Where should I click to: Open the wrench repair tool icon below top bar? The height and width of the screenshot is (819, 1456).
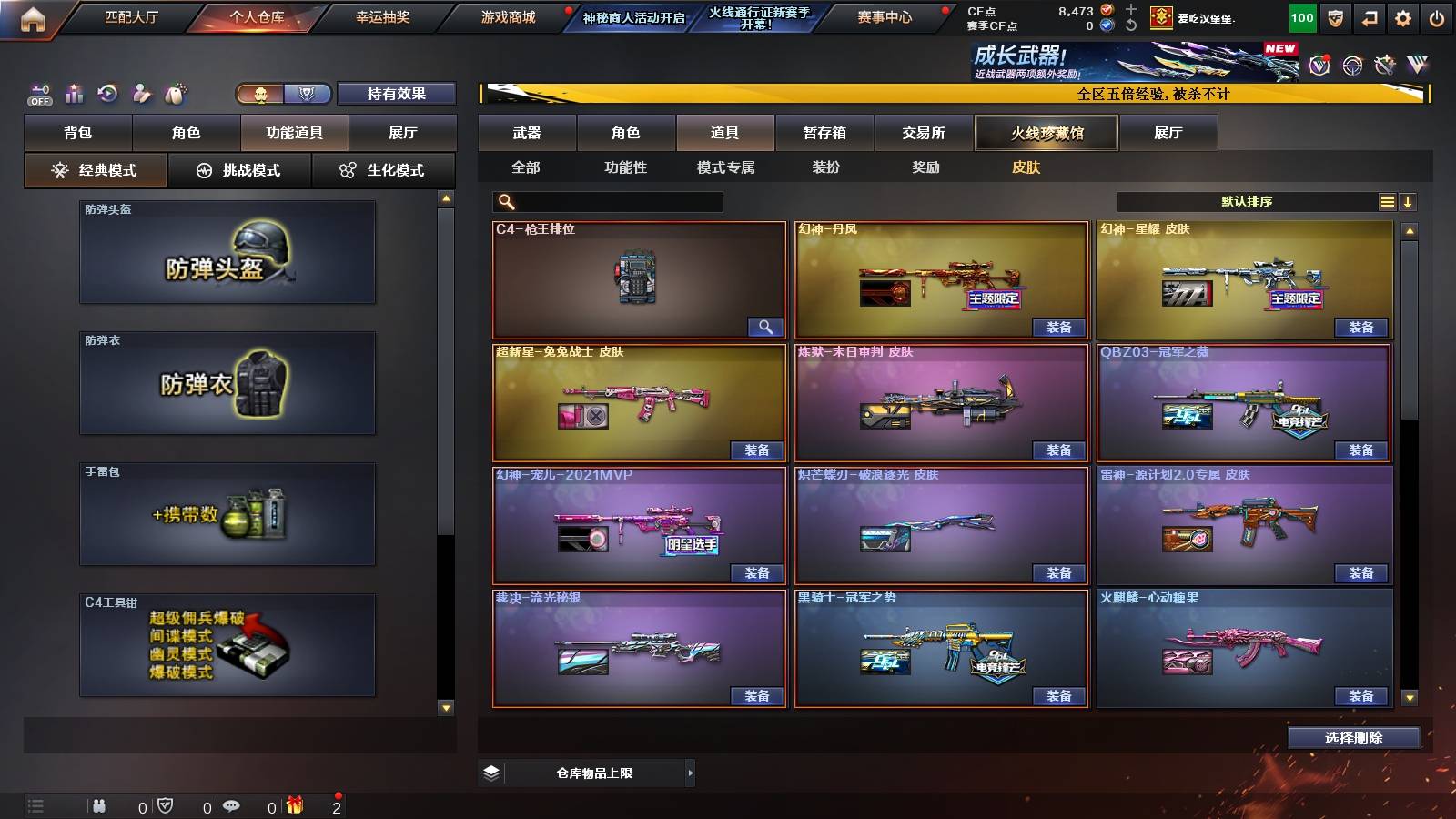click(x=139, y=93)
